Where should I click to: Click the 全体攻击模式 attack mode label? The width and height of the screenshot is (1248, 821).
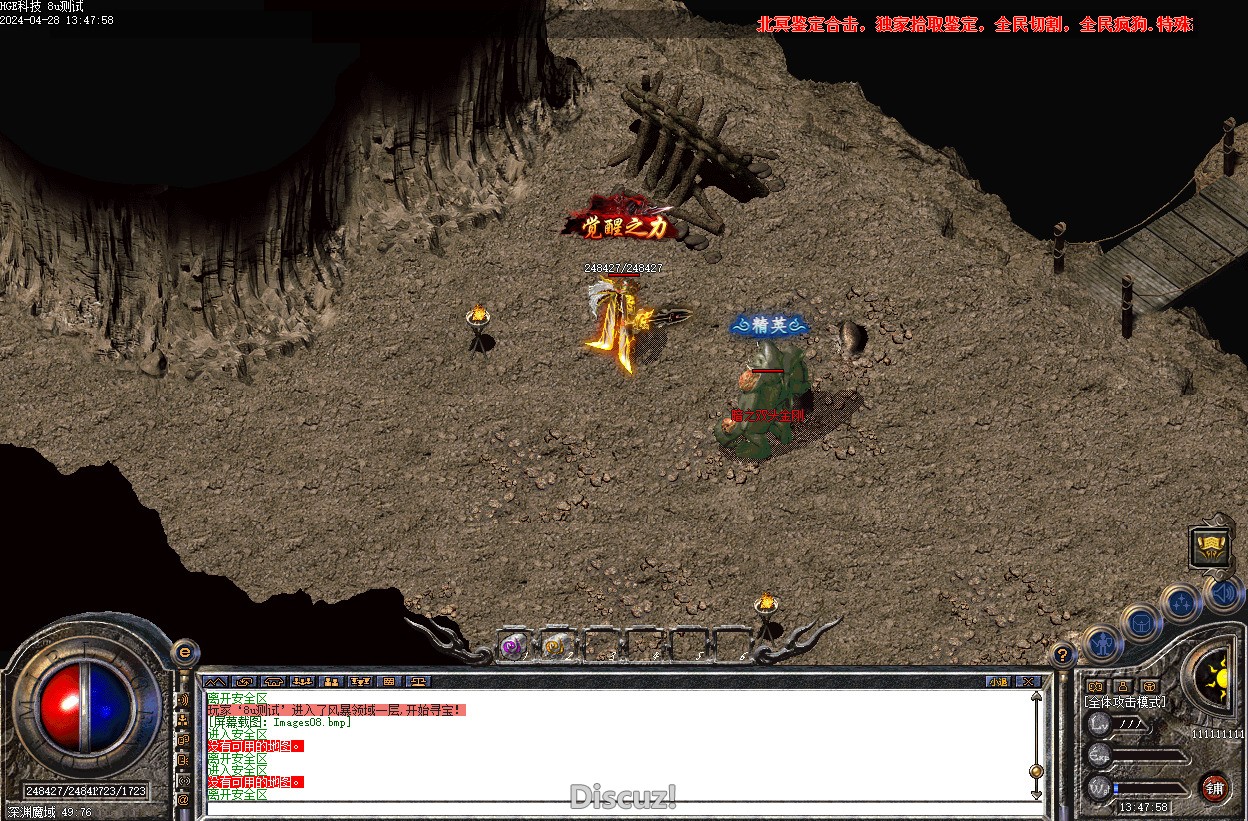[x=1126, y=702]
